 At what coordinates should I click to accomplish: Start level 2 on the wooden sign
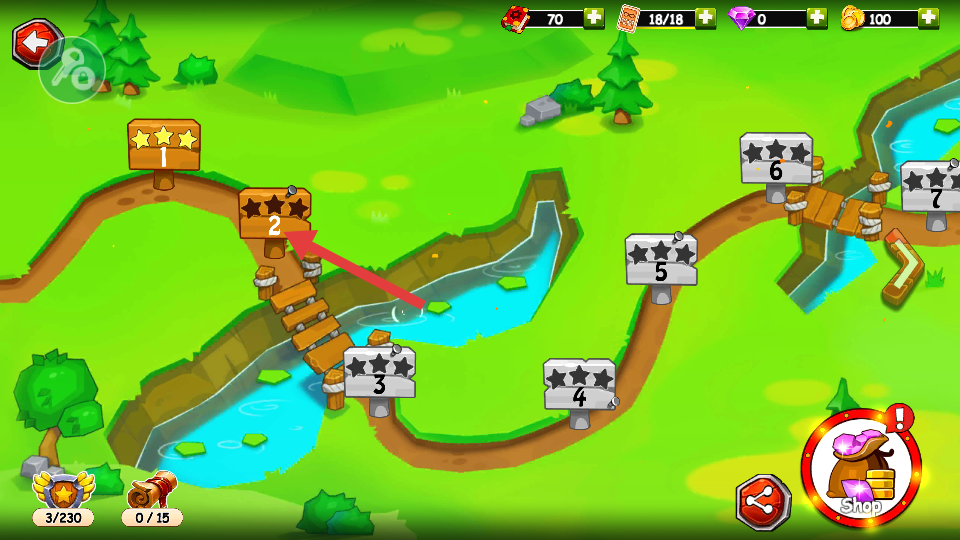coord(274,214)
